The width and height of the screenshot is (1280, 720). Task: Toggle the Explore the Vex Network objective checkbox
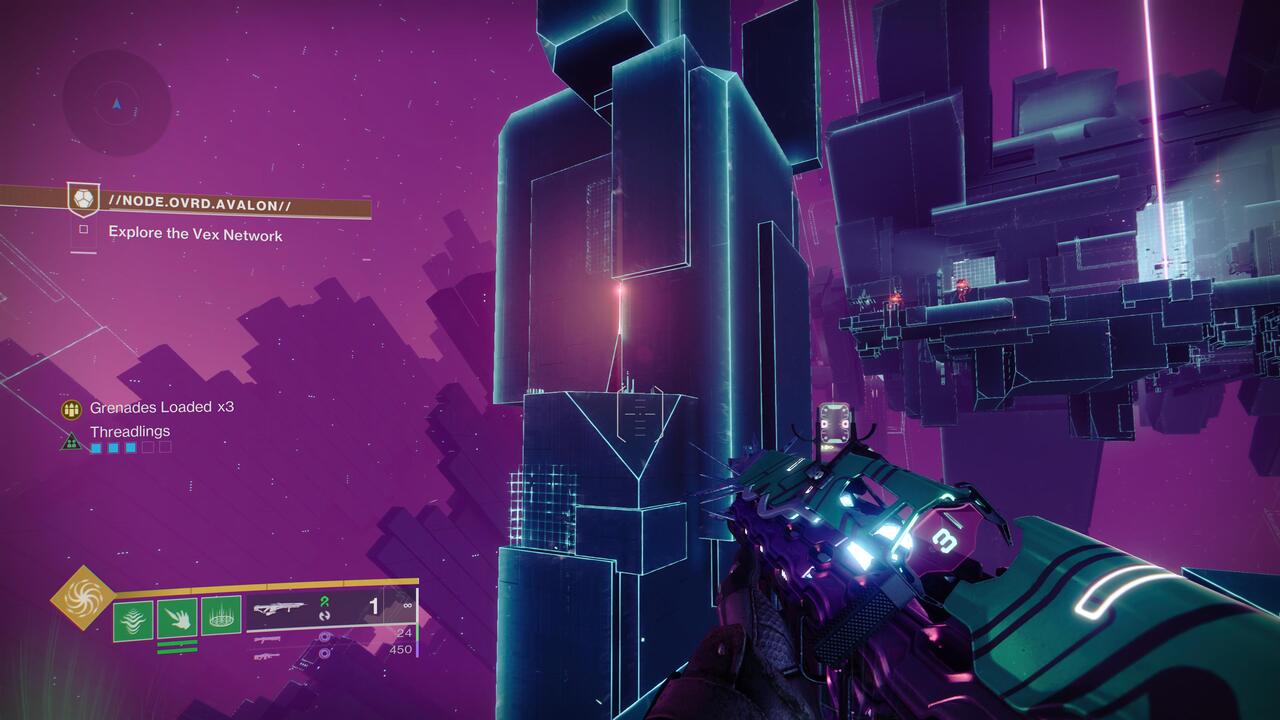tap(86, 228)
